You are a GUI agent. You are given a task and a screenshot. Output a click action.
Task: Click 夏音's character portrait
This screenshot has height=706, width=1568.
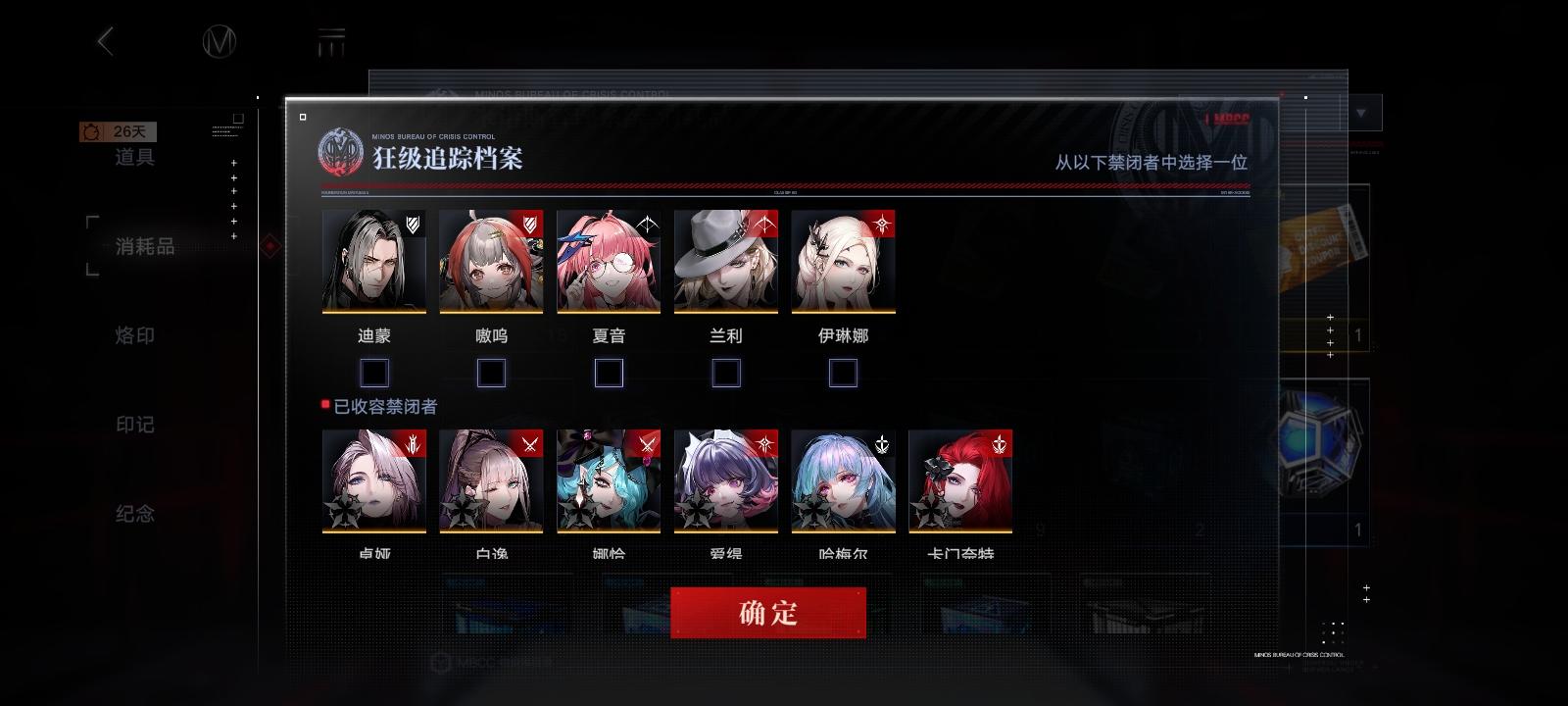pyautogui.click(x=609, y=260)
